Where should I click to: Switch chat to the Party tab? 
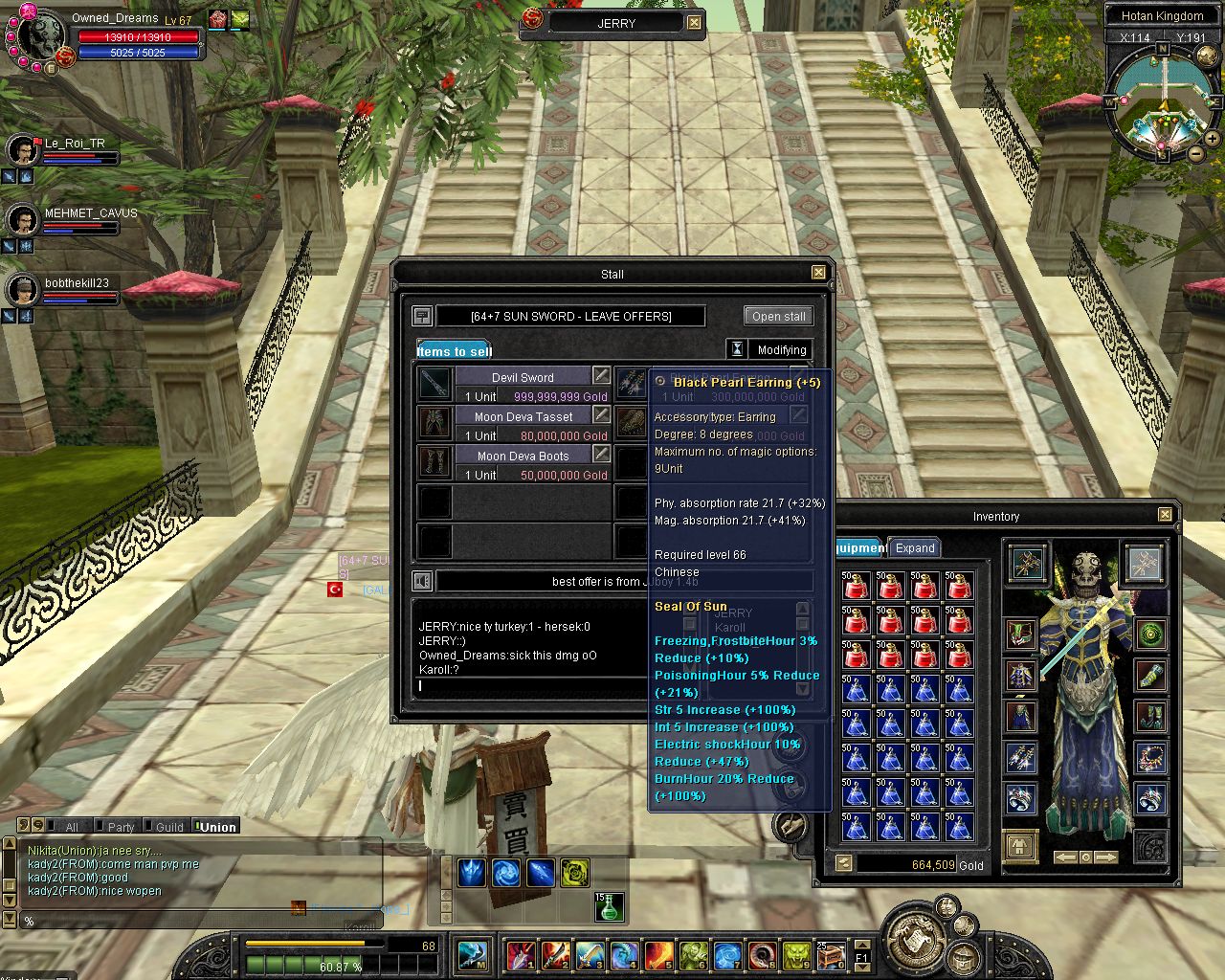(x=121, y=827)
